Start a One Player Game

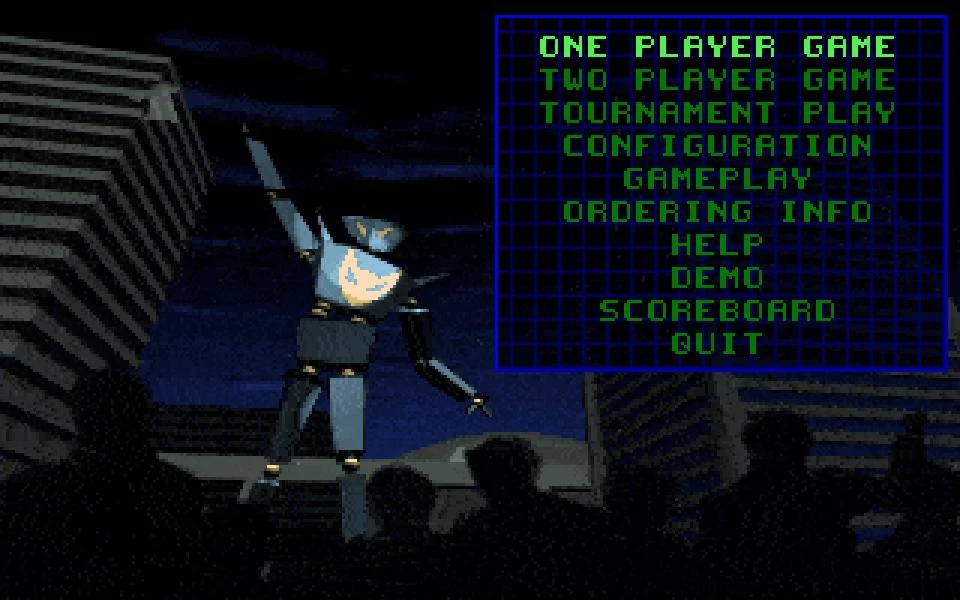coord(717,47)
